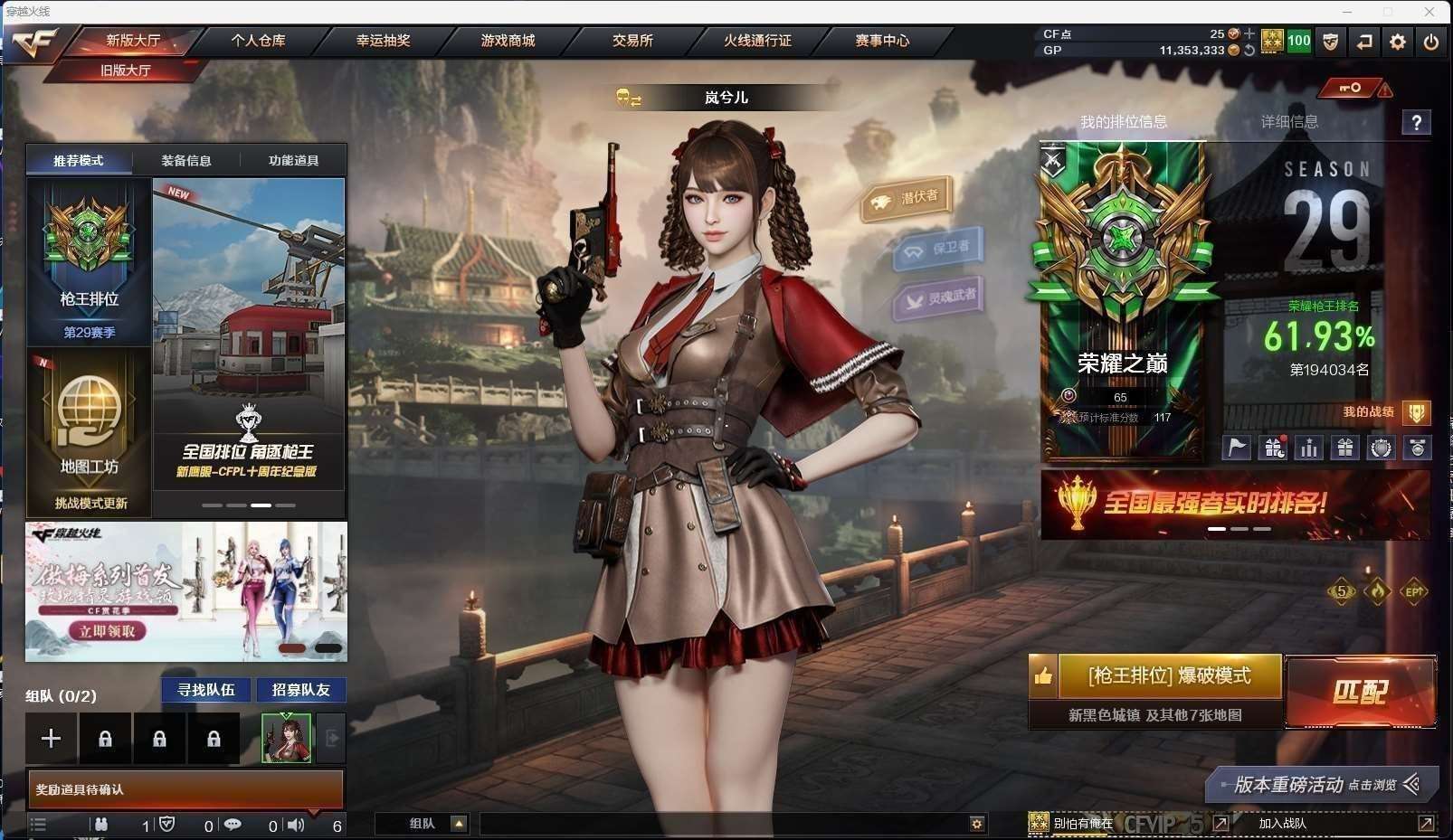The height and width of the screenshot is (840, 1453).
Task: Close the game window
Action: pyautogui.click(x=1429, y=12)
